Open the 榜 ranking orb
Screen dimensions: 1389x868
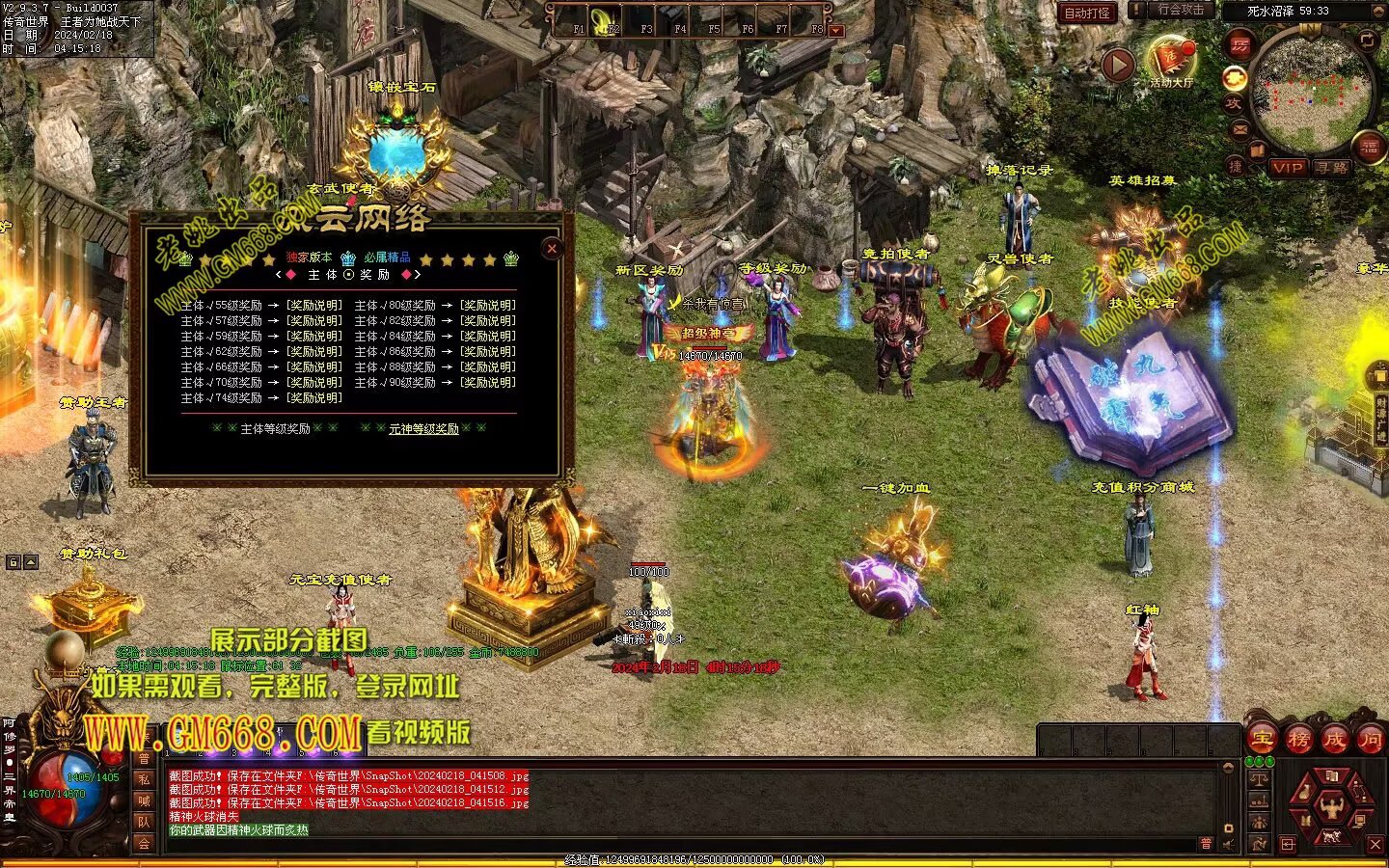[1298, 740]
